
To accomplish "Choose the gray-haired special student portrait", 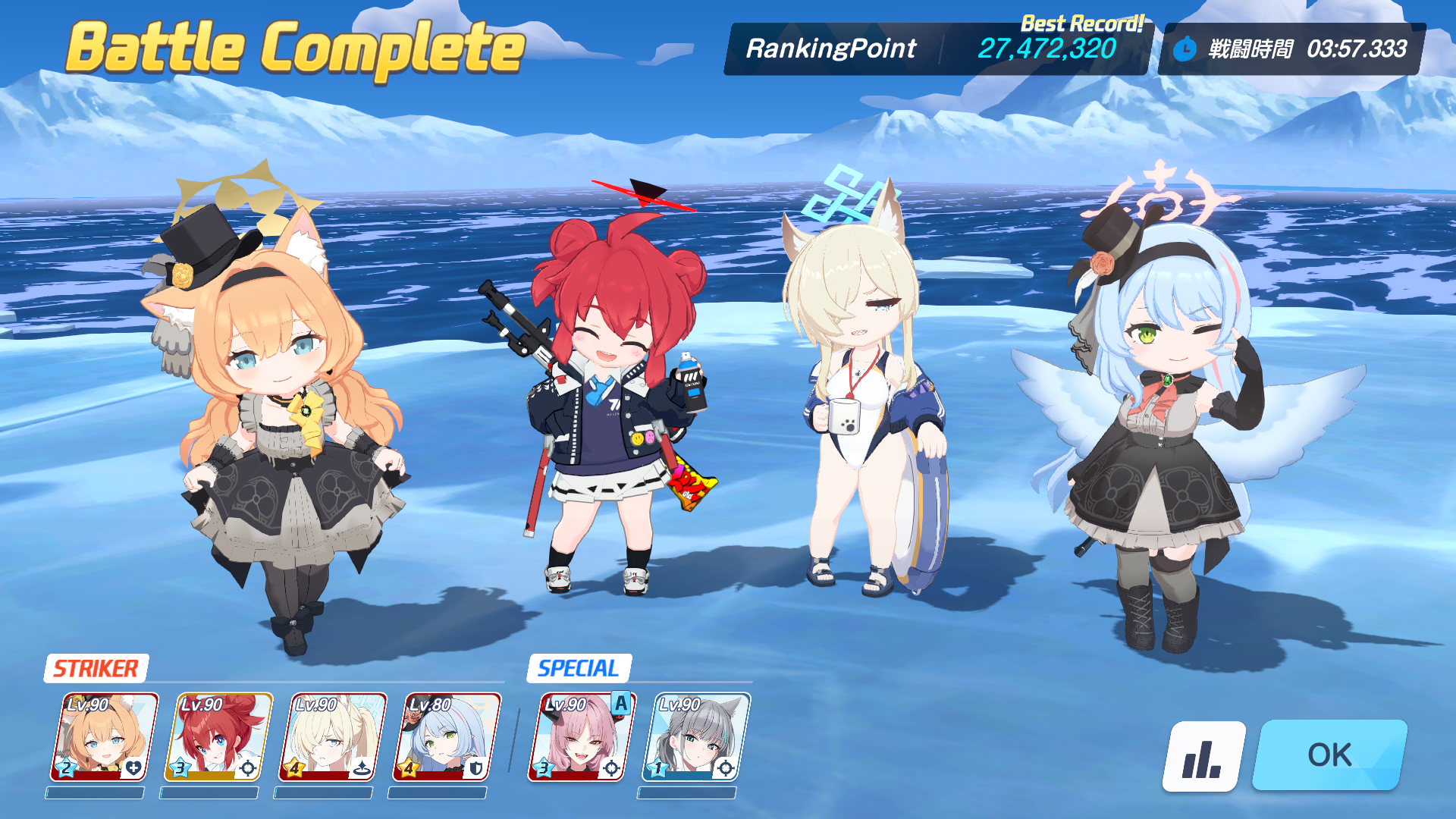I will [x=696, y=737].
